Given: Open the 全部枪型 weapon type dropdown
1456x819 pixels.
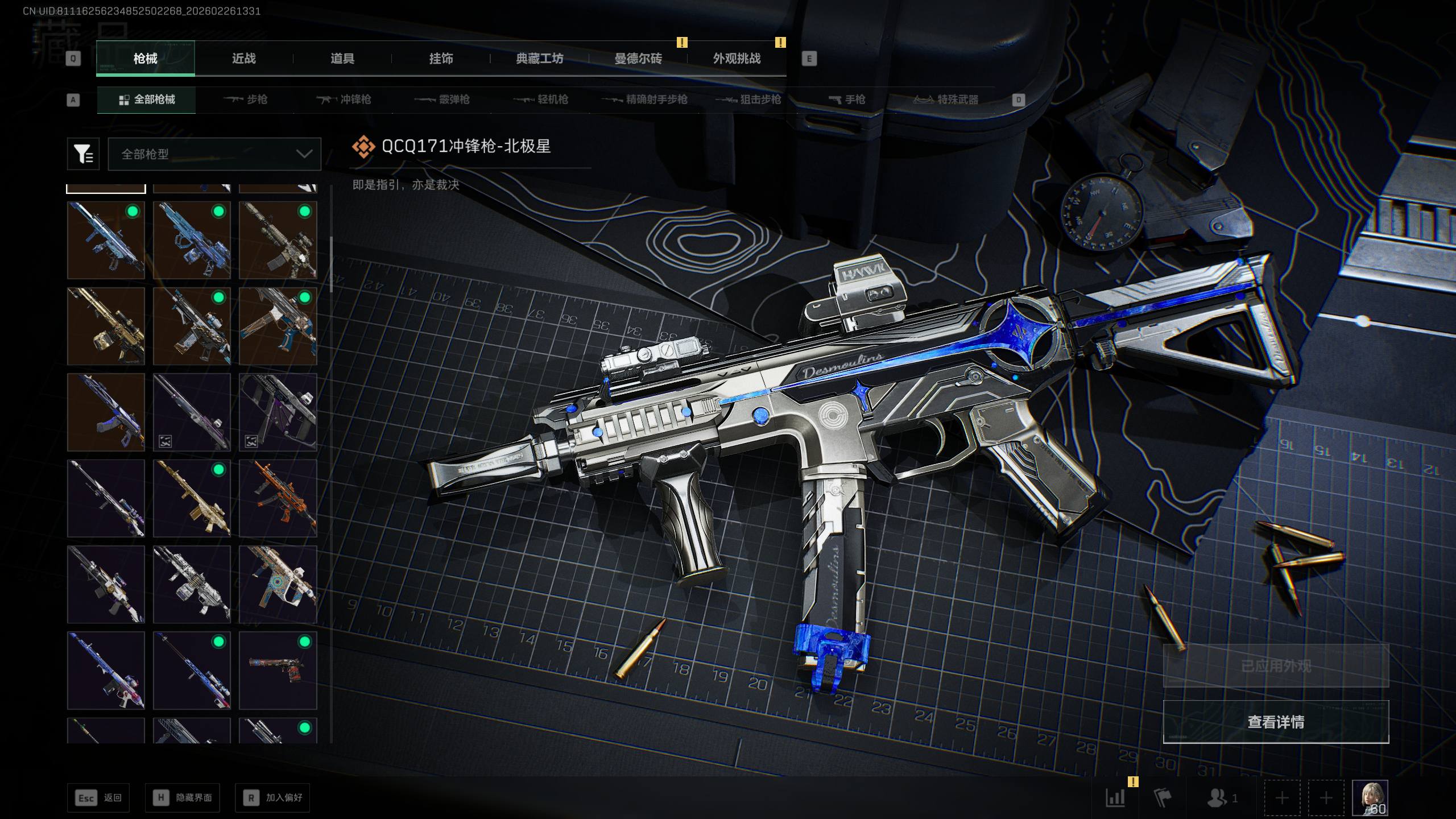Looking at the screenshot, I should (x=214, y=154).
